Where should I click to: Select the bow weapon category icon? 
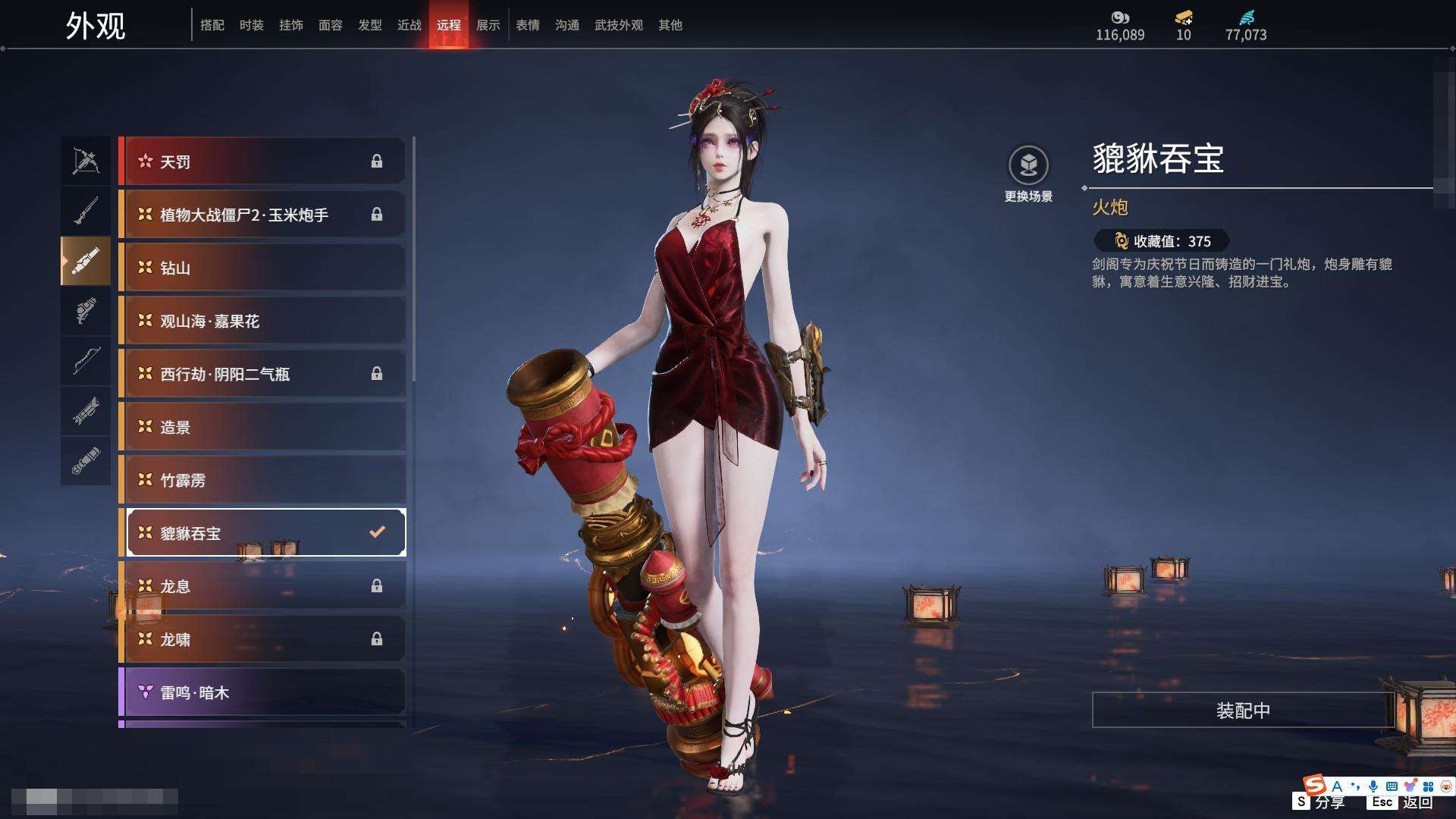coord(86,161)
